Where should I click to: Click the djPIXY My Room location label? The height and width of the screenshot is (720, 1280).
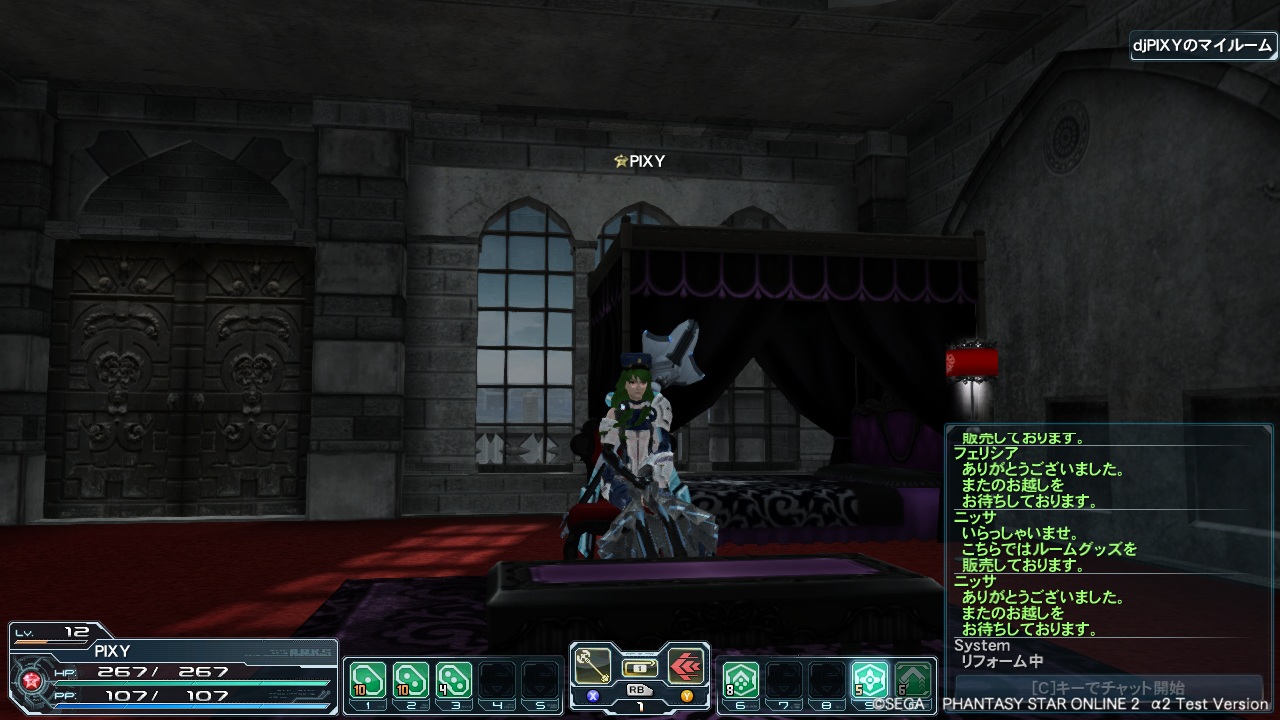[1203, 46]
